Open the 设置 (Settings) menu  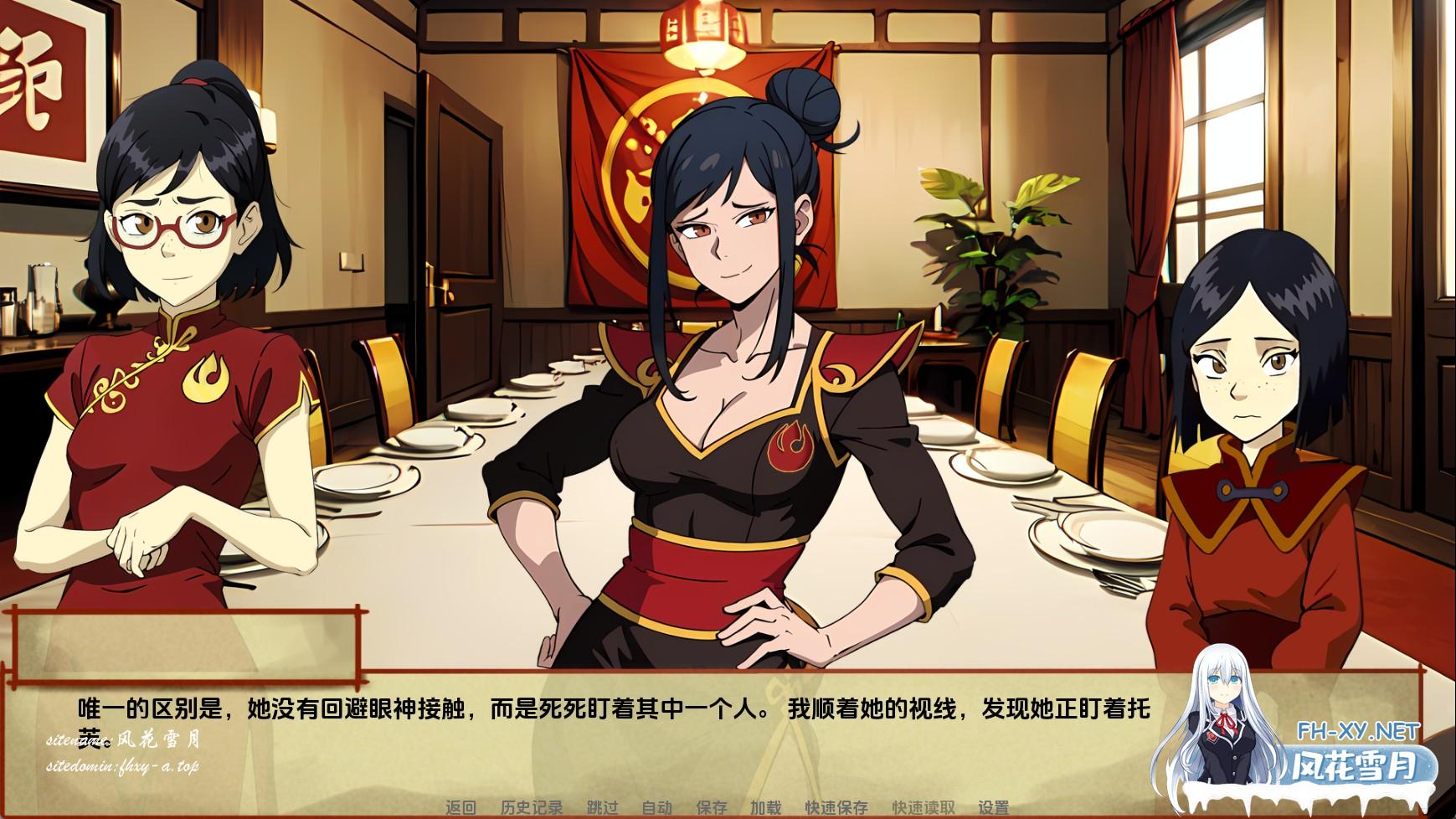pos(994,807)
